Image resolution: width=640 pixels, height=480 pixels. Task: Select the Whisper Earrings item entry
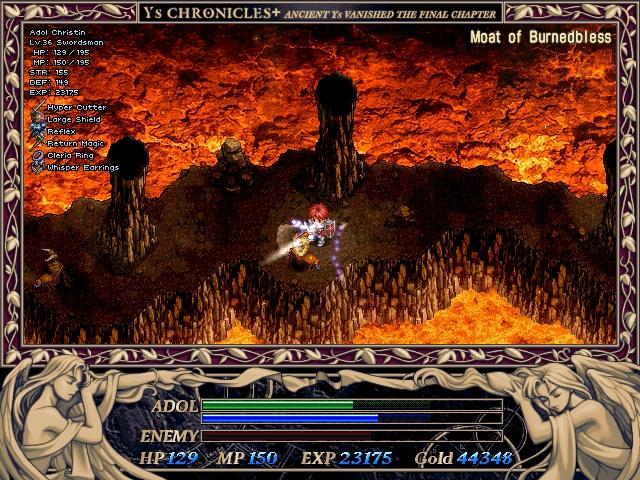point(82,167)
